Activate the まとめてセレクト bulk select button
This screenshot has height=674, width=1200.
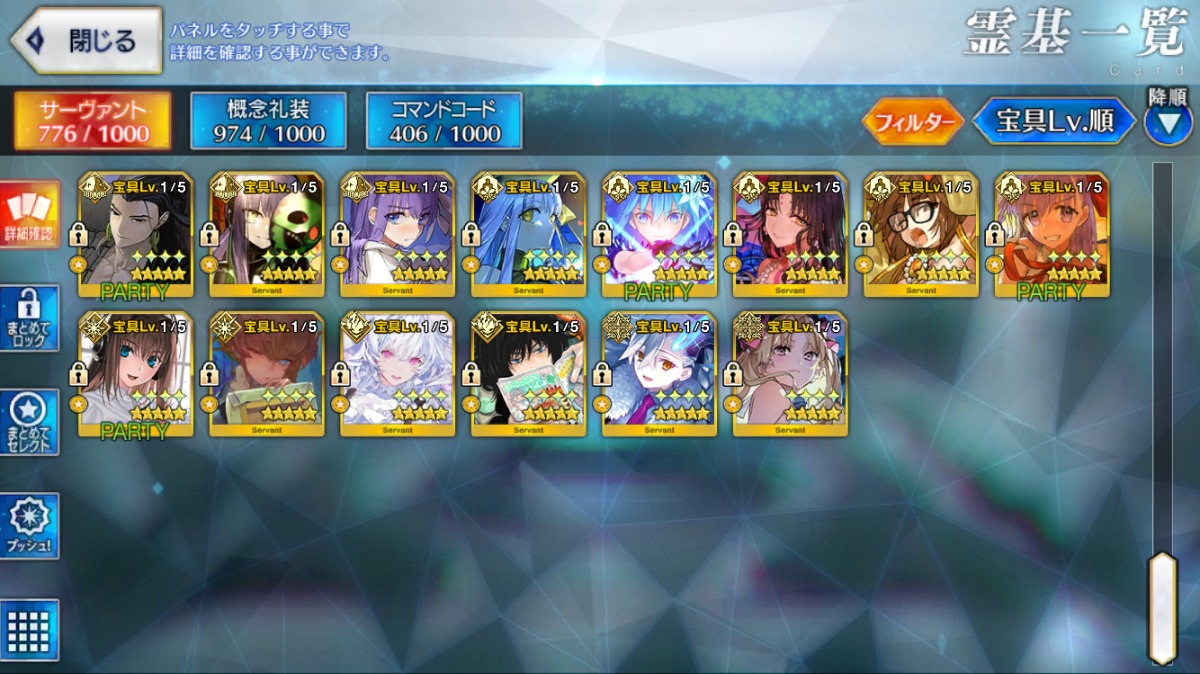pos(29,422)
